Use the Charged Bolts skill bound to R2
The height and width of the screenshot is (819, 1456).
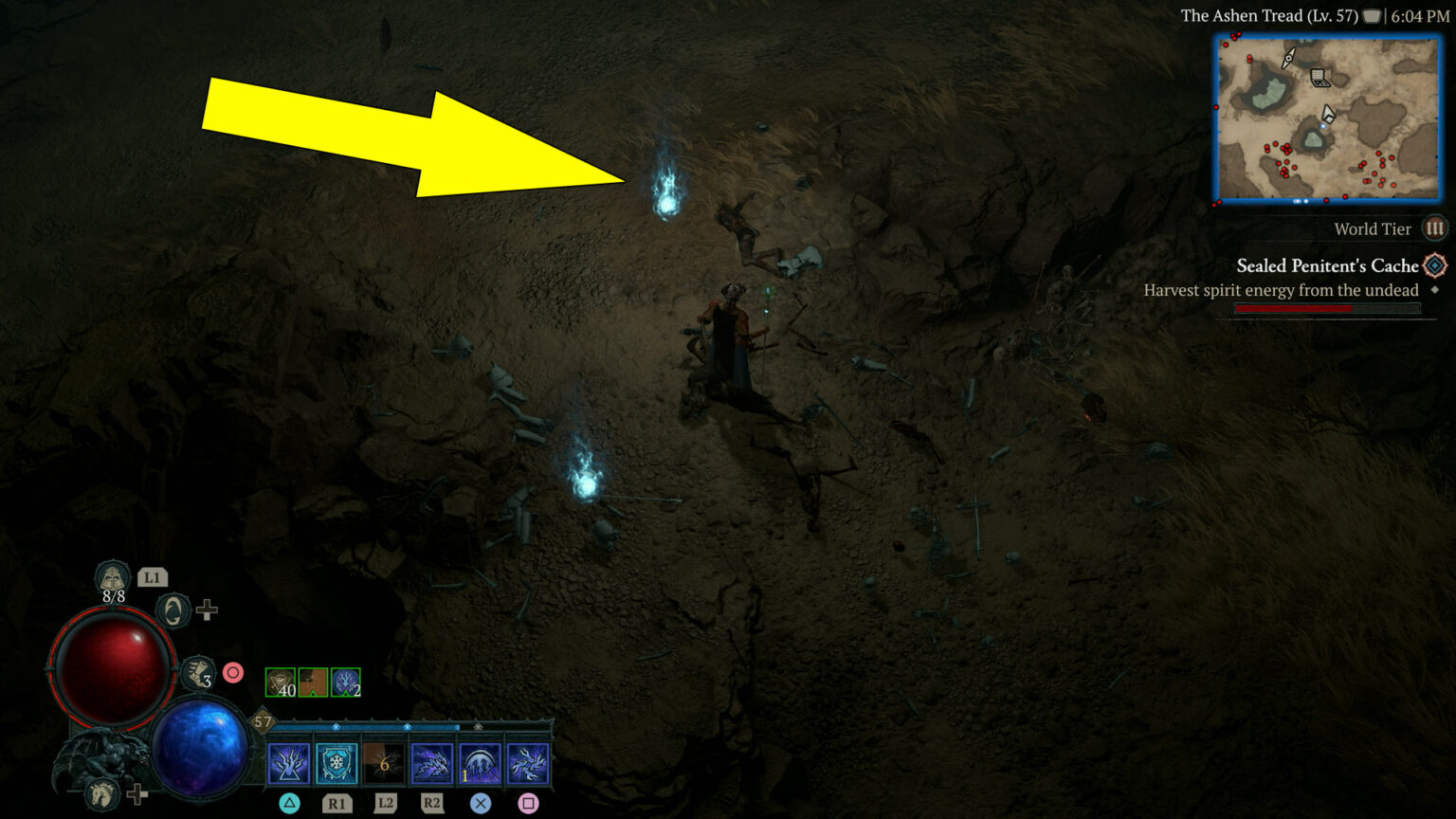[x=431, y=760]
